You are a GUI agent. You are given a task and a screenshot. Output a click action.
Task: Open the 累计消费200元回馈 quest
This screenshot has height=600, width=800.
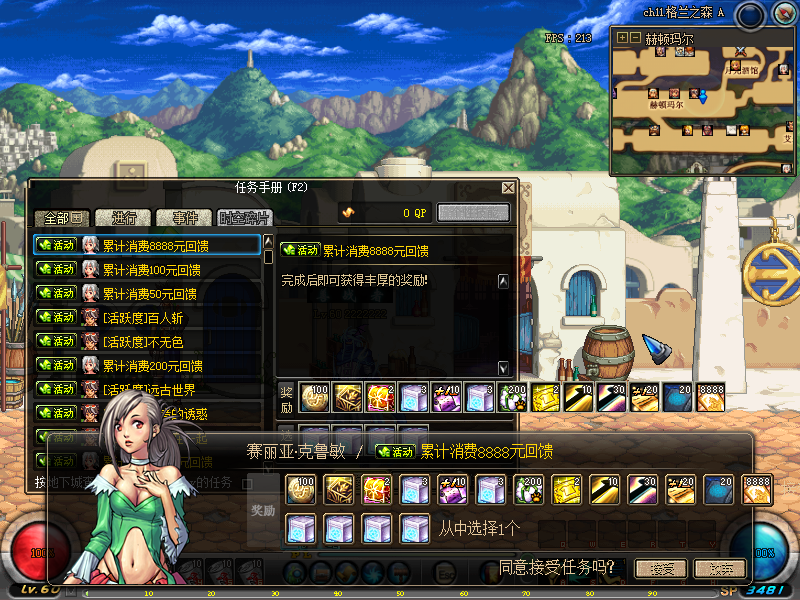point(150,366)
